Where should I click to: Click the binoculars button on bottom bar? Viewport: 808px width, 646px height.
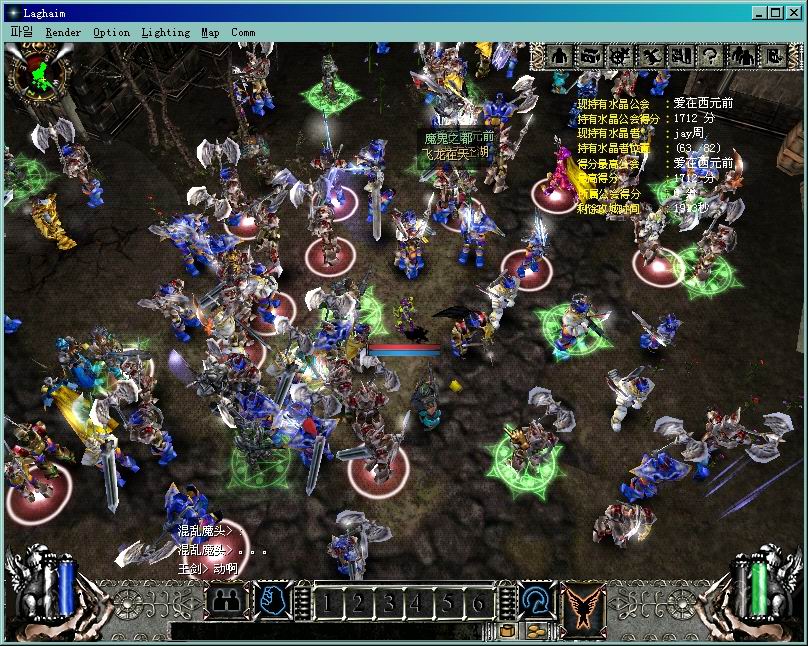226,601
